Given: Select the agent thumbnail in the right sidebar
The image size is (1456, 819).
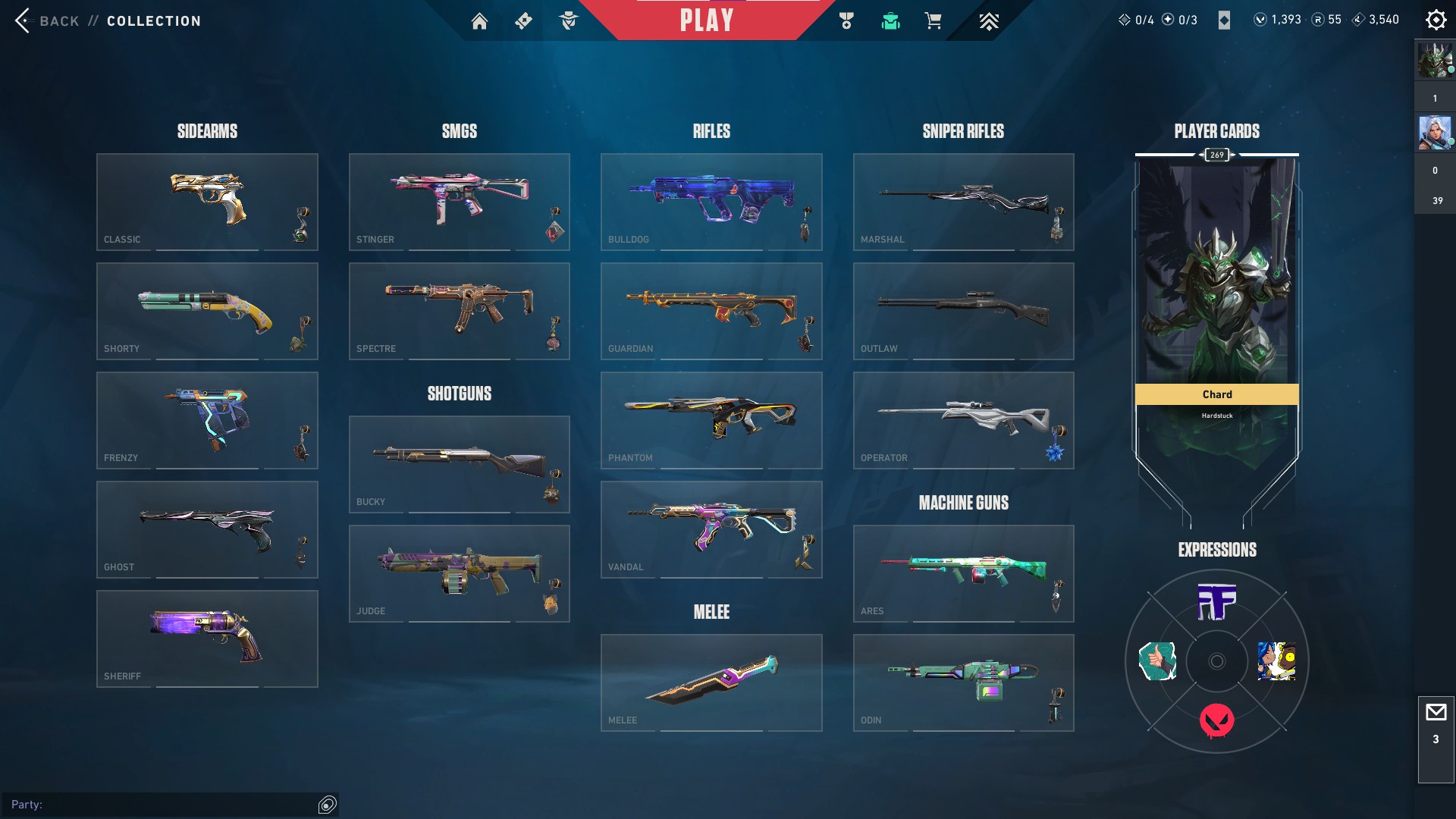Looking at the screenshot, I should (1435, 132).
